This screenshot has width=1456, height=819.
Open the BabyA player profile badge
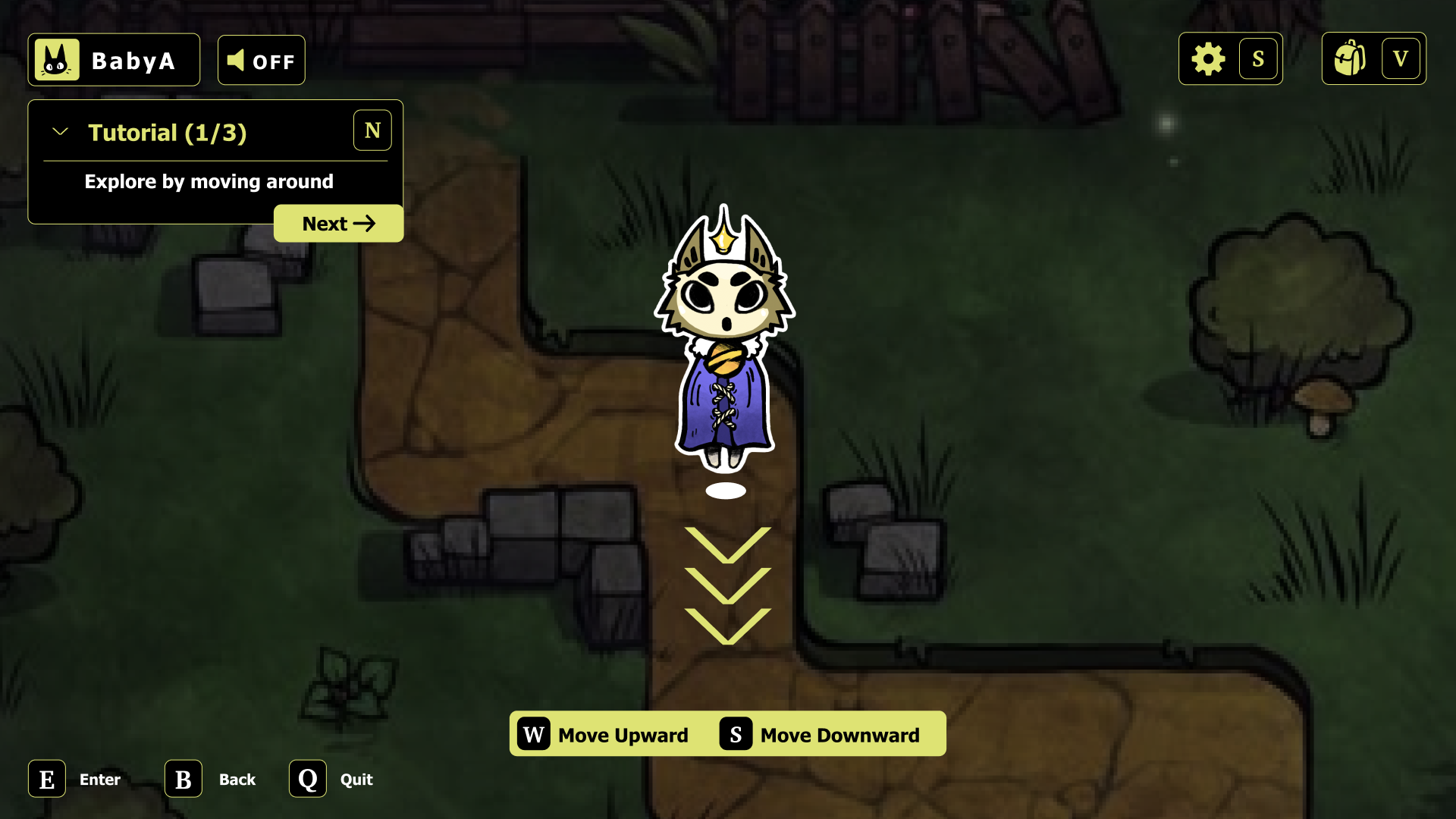click(114, 60)
